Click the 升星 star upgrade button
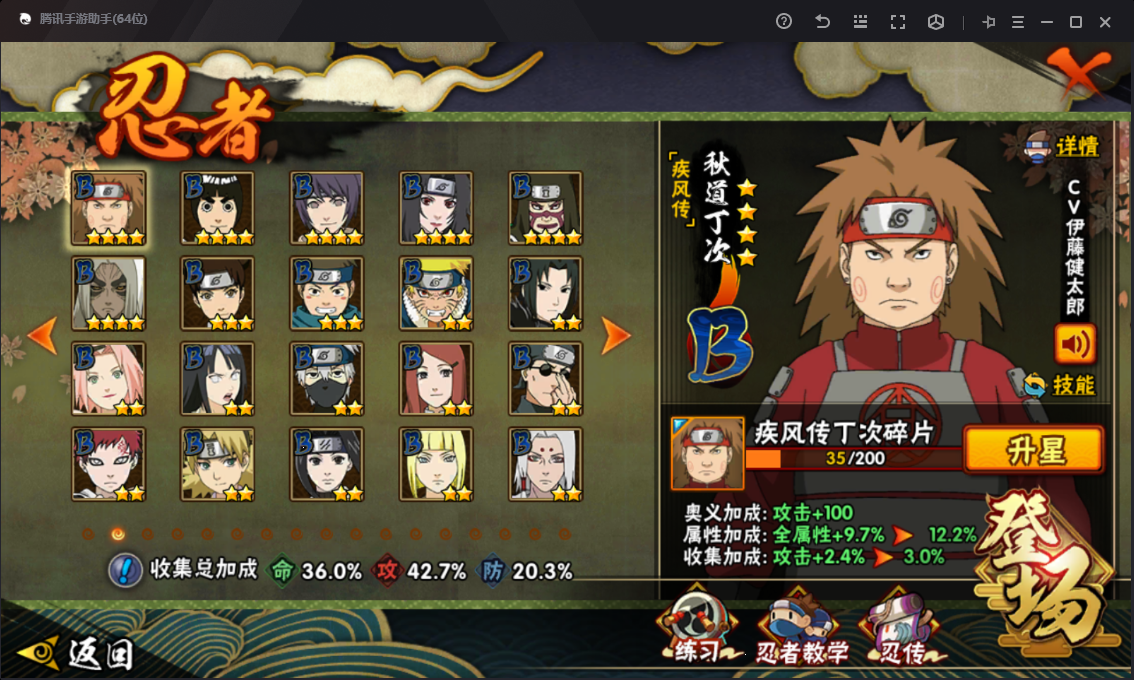1134x680 pixels. click(x=1033, y=450)
